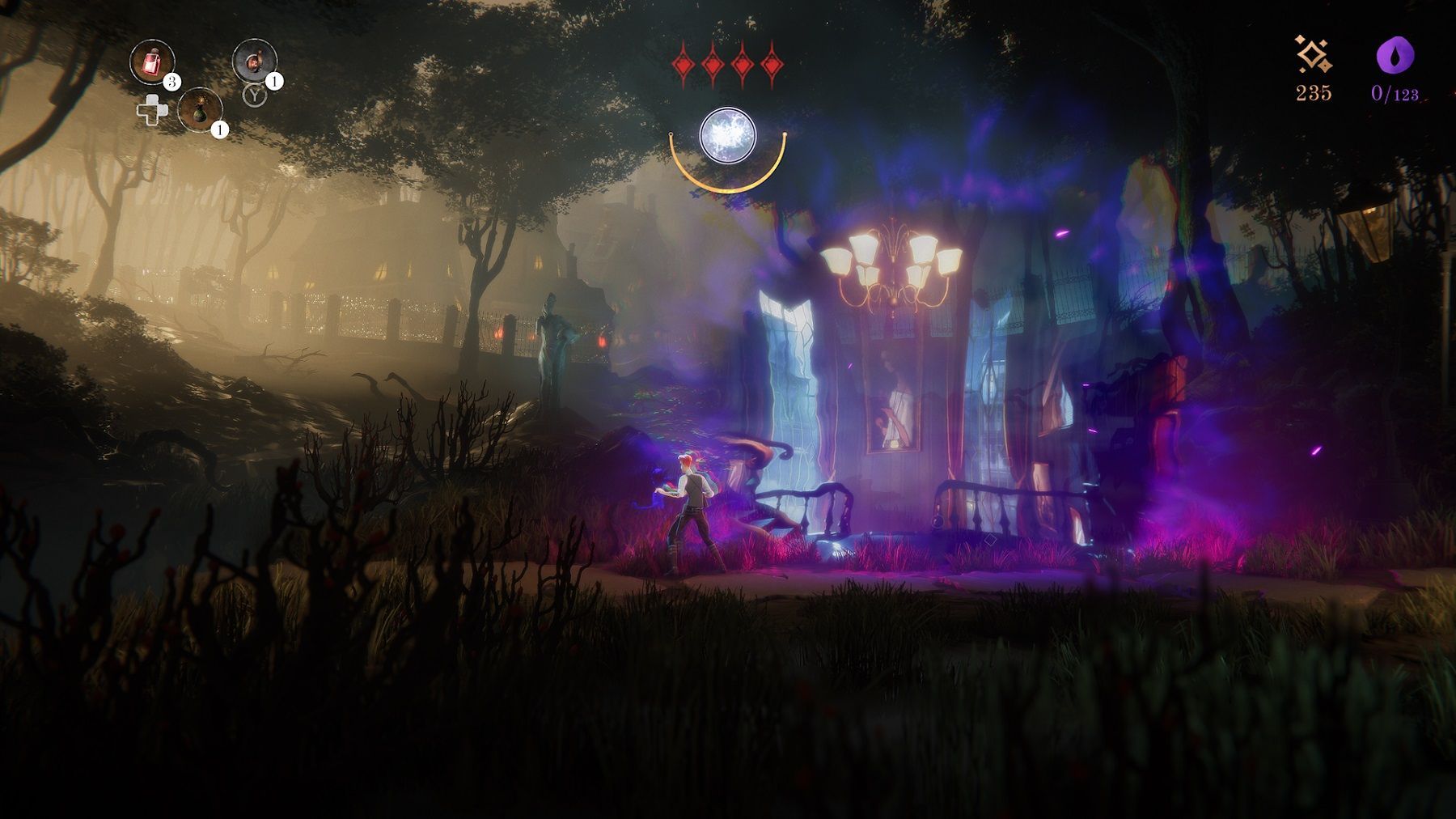The height and width of the screenshot is (819, 1456).
Task: Select the red potion bottle slot
Action: tap(152, 62)
